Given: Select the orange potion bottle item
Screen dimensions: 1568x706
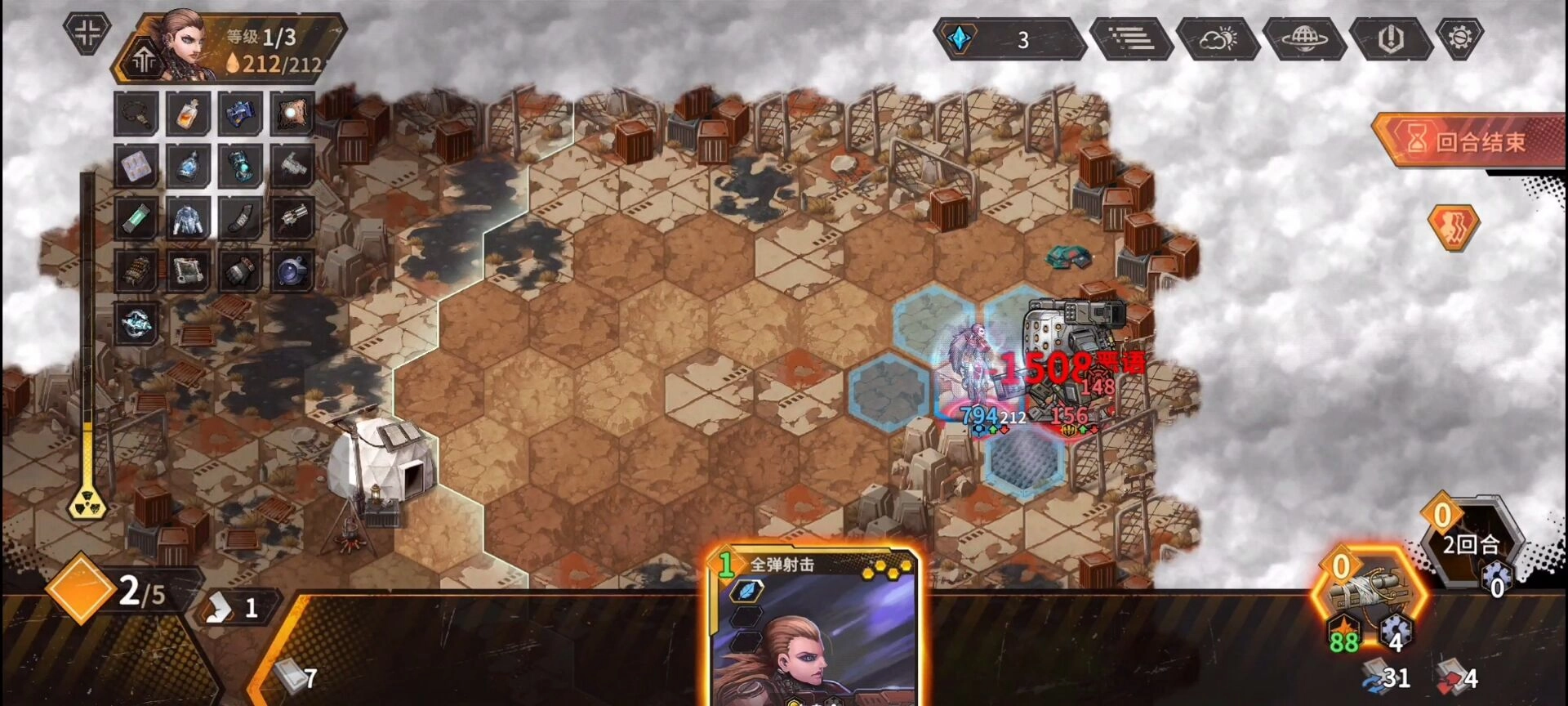Looking at the screenshot, I should [188, 114].
